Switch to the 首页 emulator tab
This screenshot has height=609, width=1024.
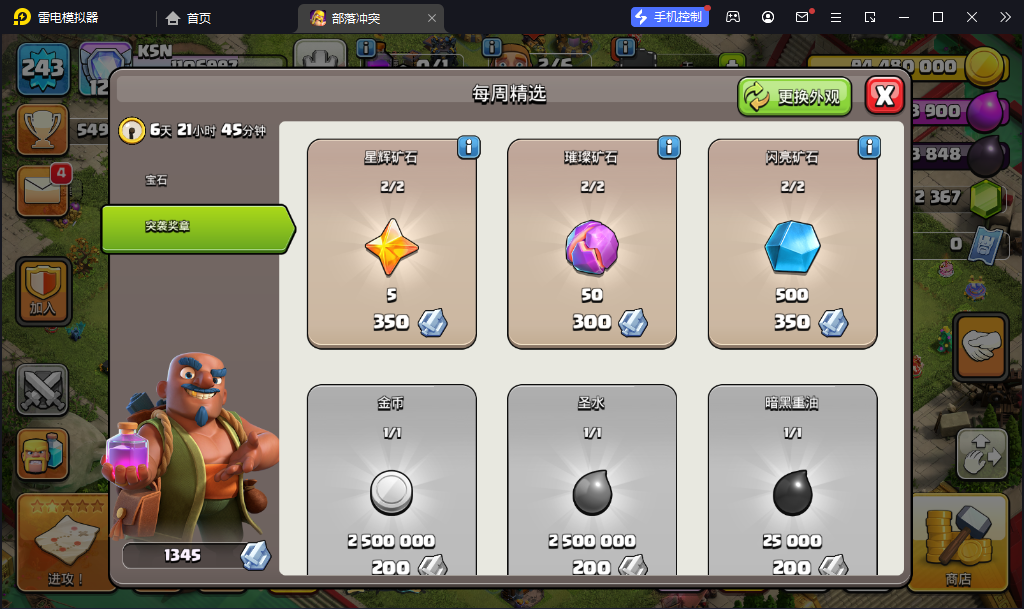(189, 18)
